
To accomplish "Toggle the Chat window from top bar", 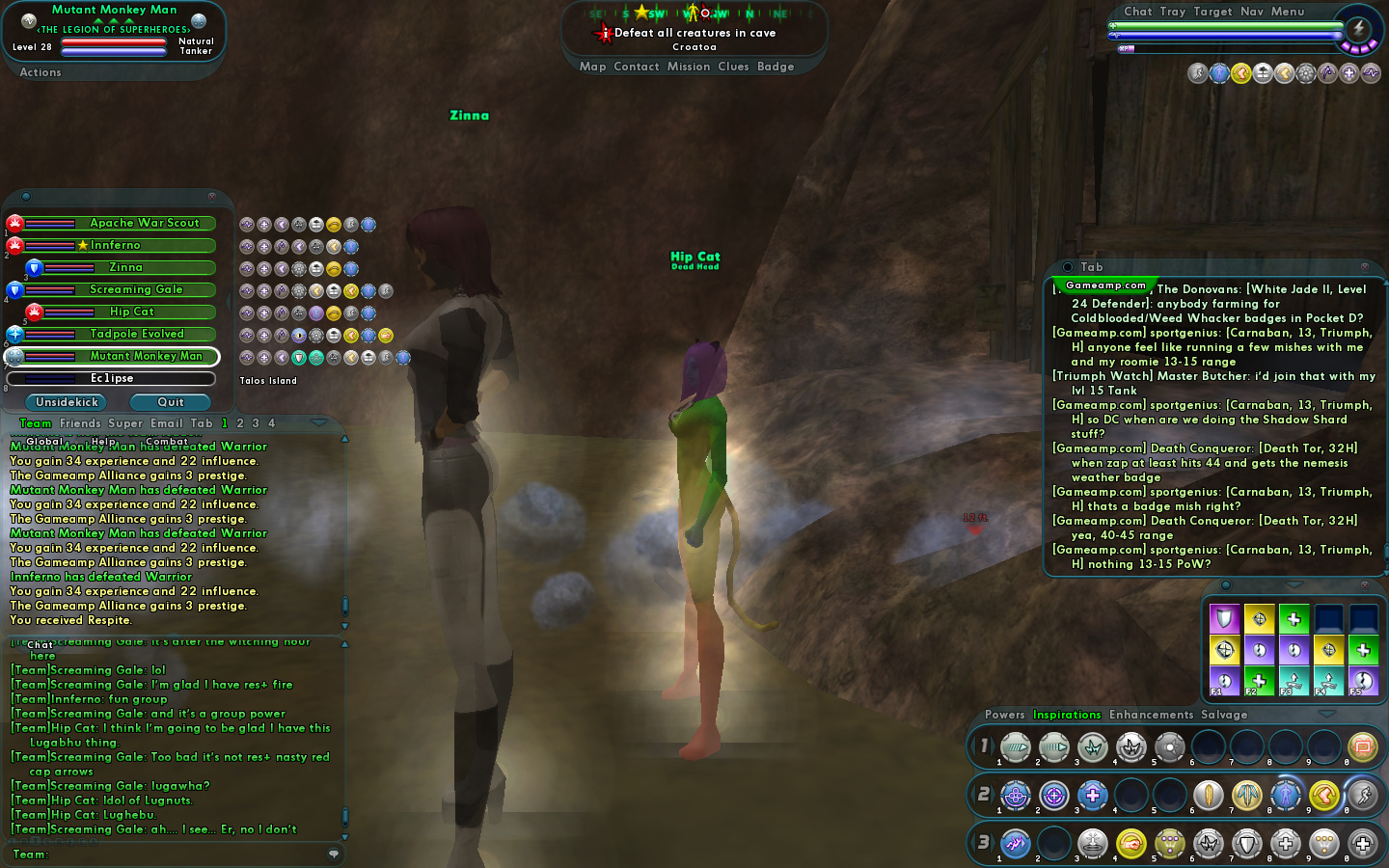I will click(x=1137, y=12).
